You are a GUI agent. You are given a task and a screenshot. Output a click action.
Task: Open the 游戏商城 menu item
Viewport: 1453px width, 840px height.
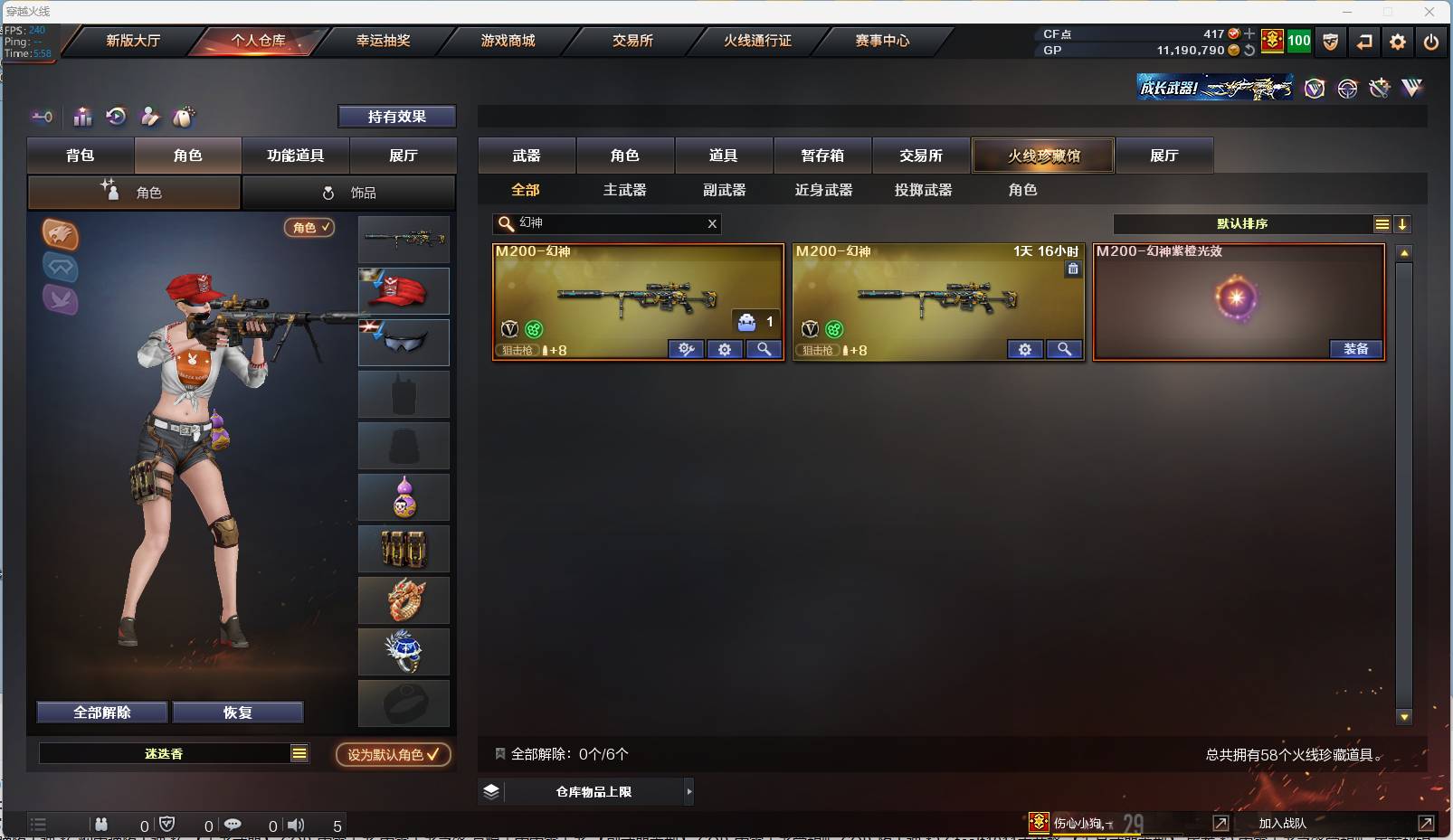pos(507,41)
